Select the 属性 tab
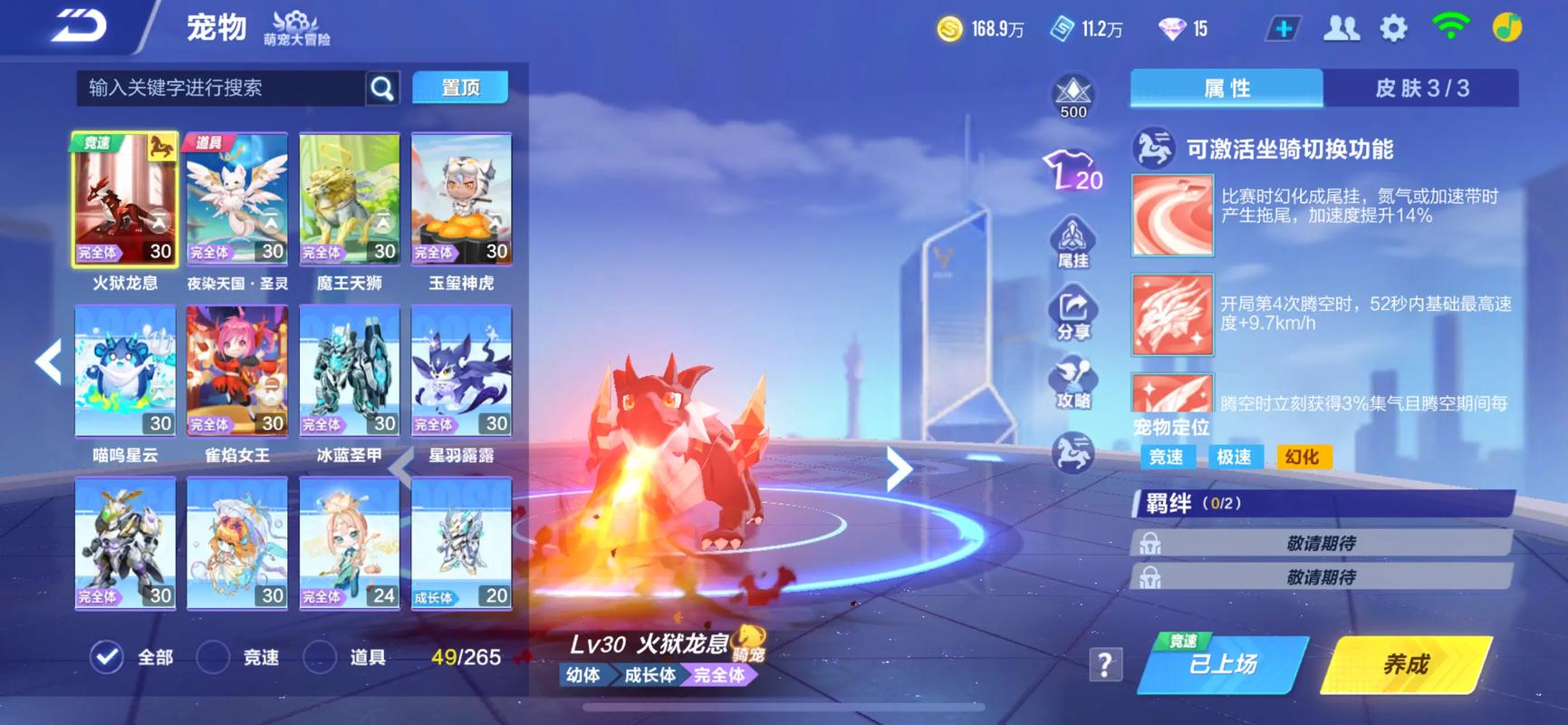1568x725 pixels. [1227, 89]
